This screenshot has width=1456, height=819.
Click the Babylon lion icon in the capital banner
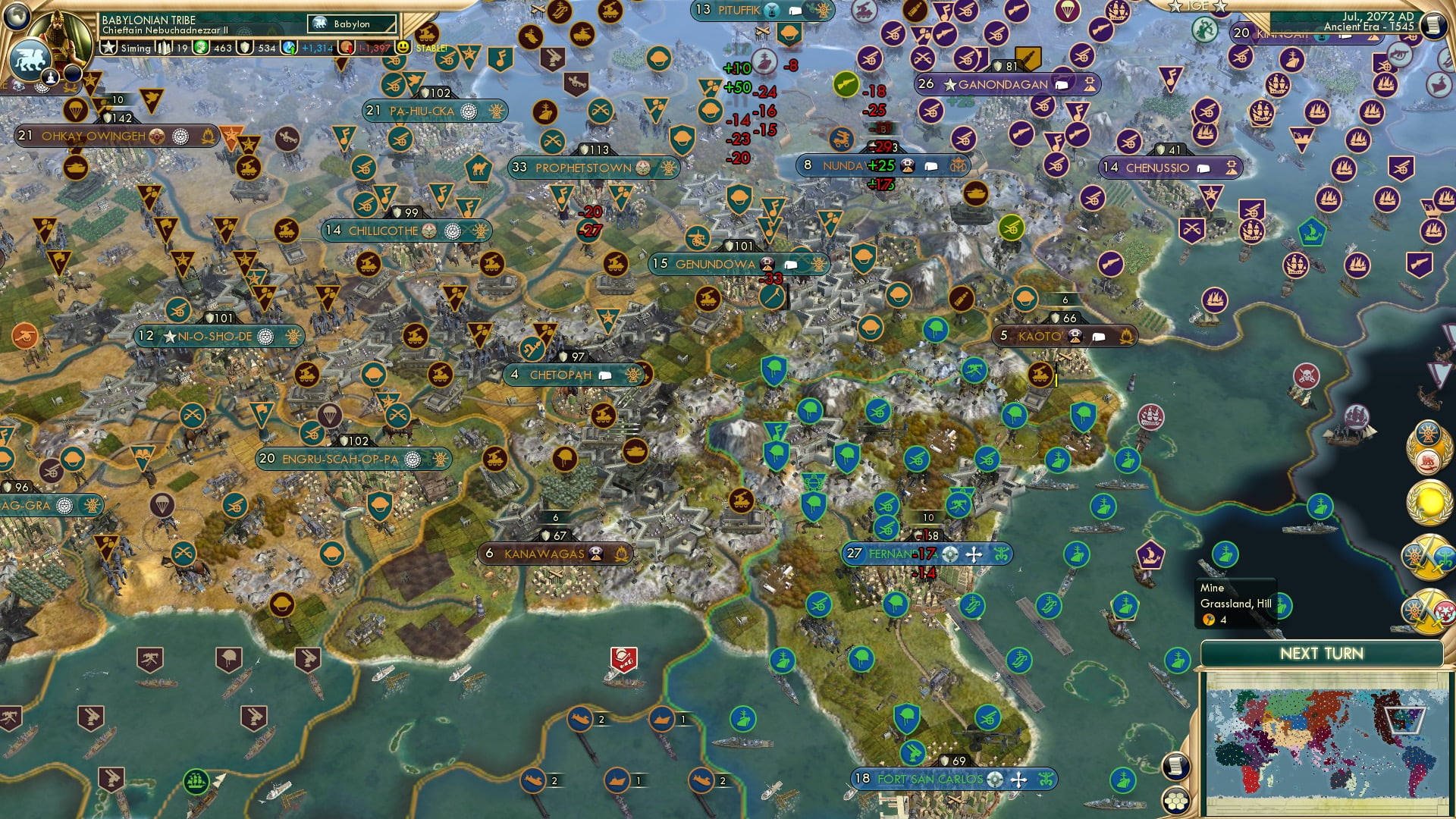click(318, 24)
